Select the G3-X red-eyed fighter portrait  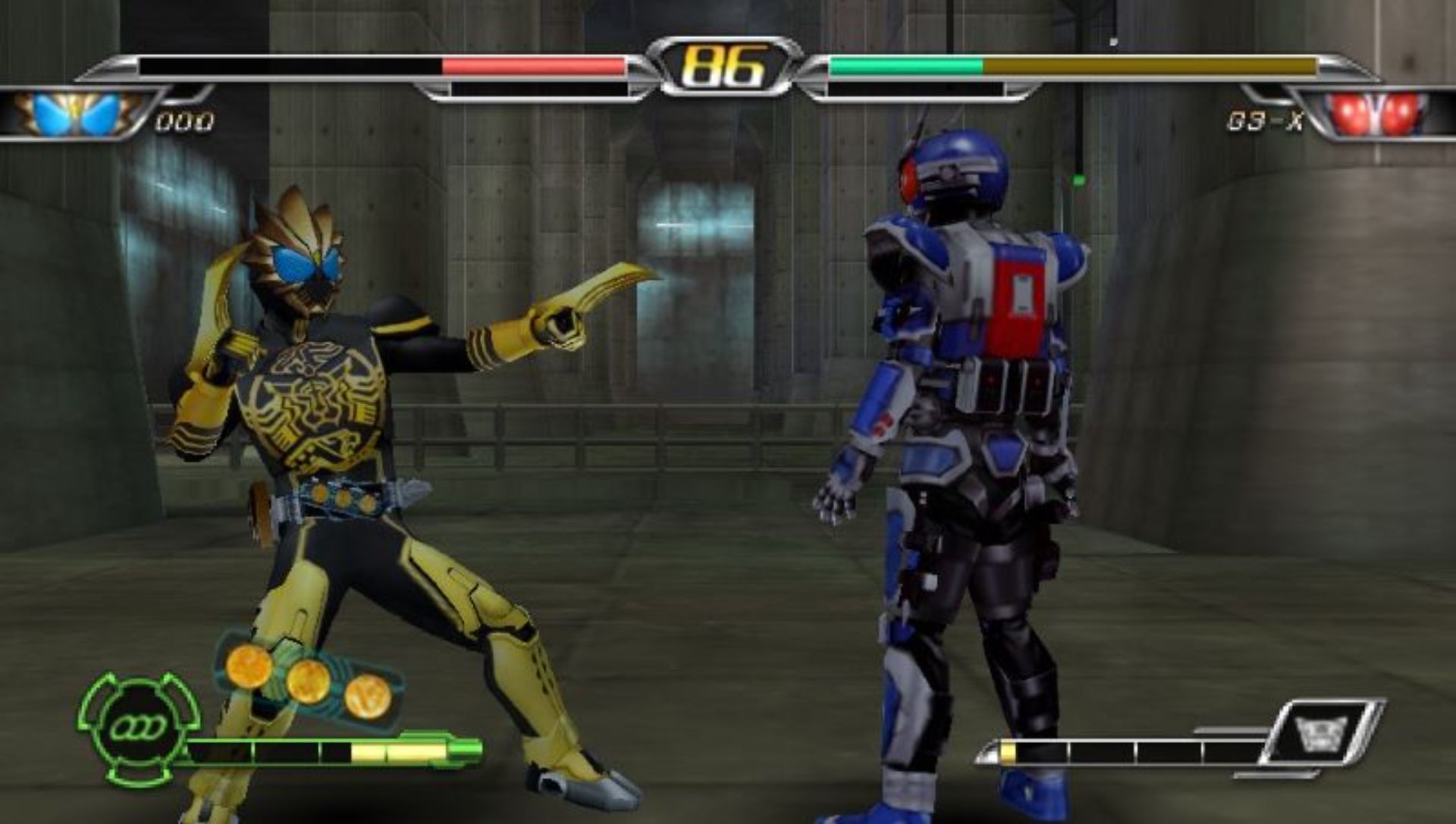pyautogui.click(x=1378, y=114)
